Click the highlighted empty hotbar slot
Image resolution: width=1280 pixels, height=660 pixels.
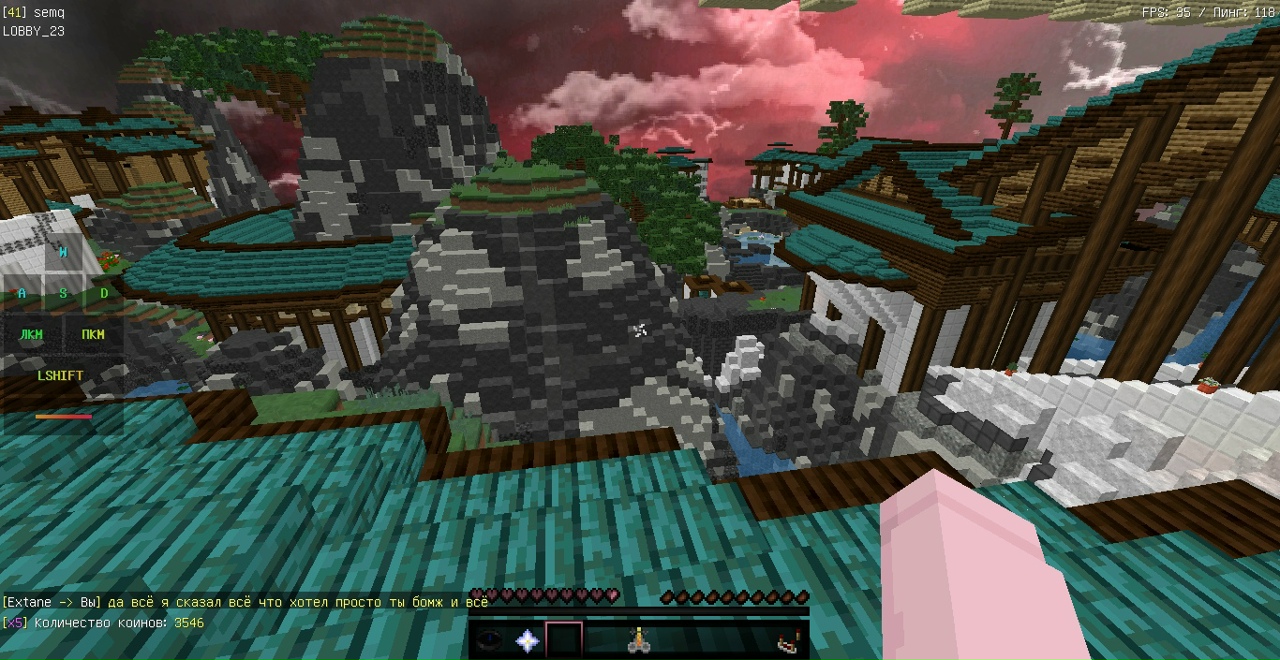[x=564, y=641]
